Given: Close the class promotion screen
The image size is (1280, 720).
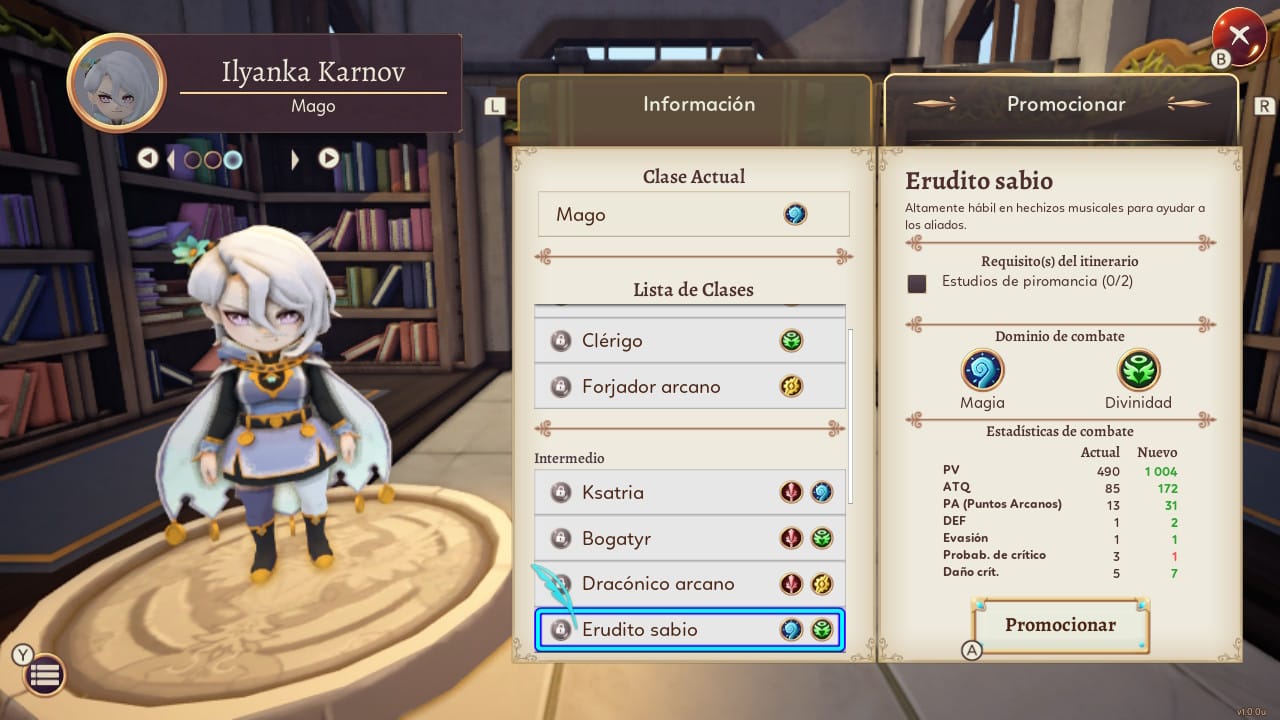Looking at the screenshot, I should pos(1239,36).
